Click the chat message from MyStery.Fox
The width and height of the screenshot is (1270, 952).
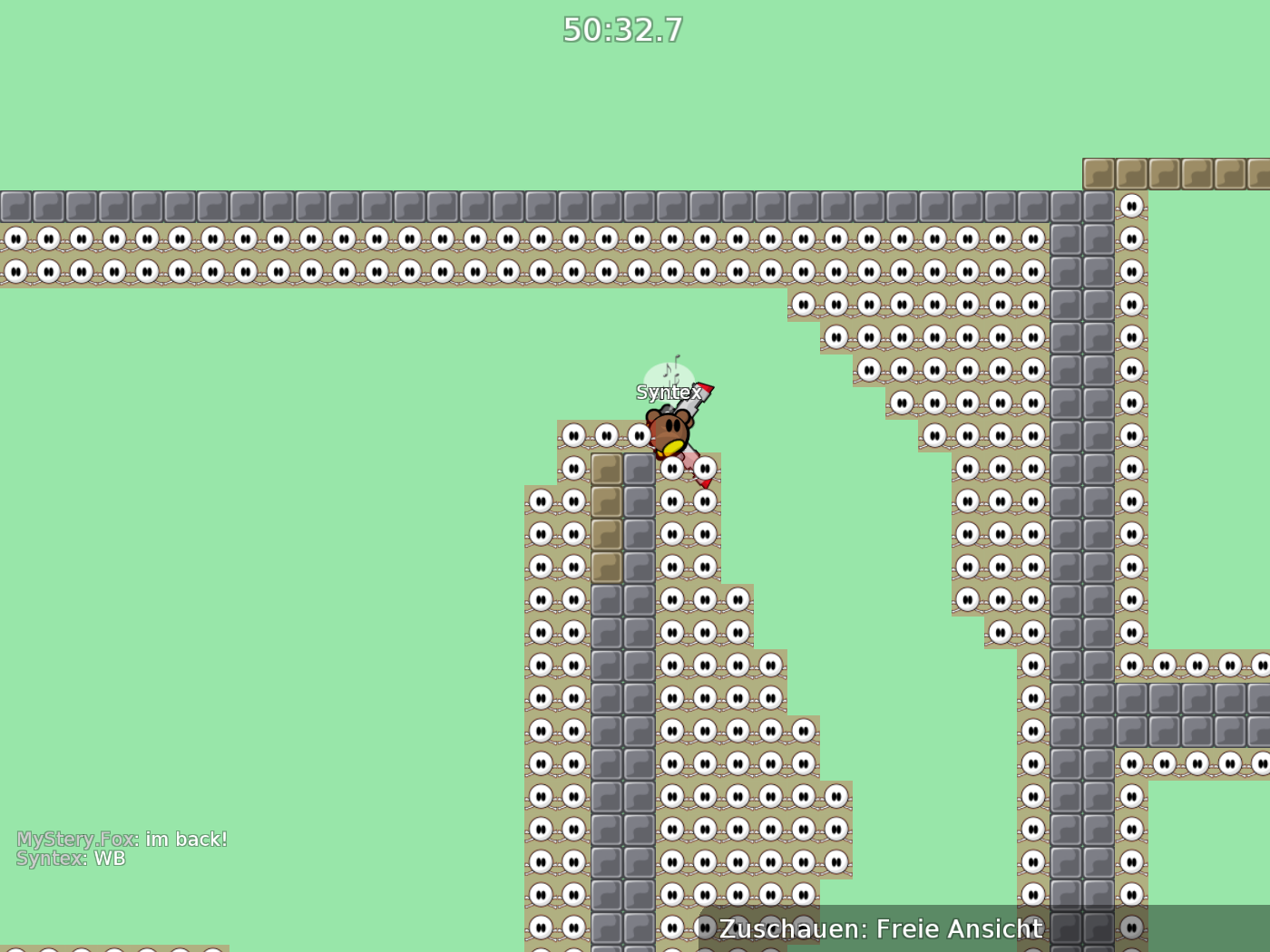coord(122,839)
